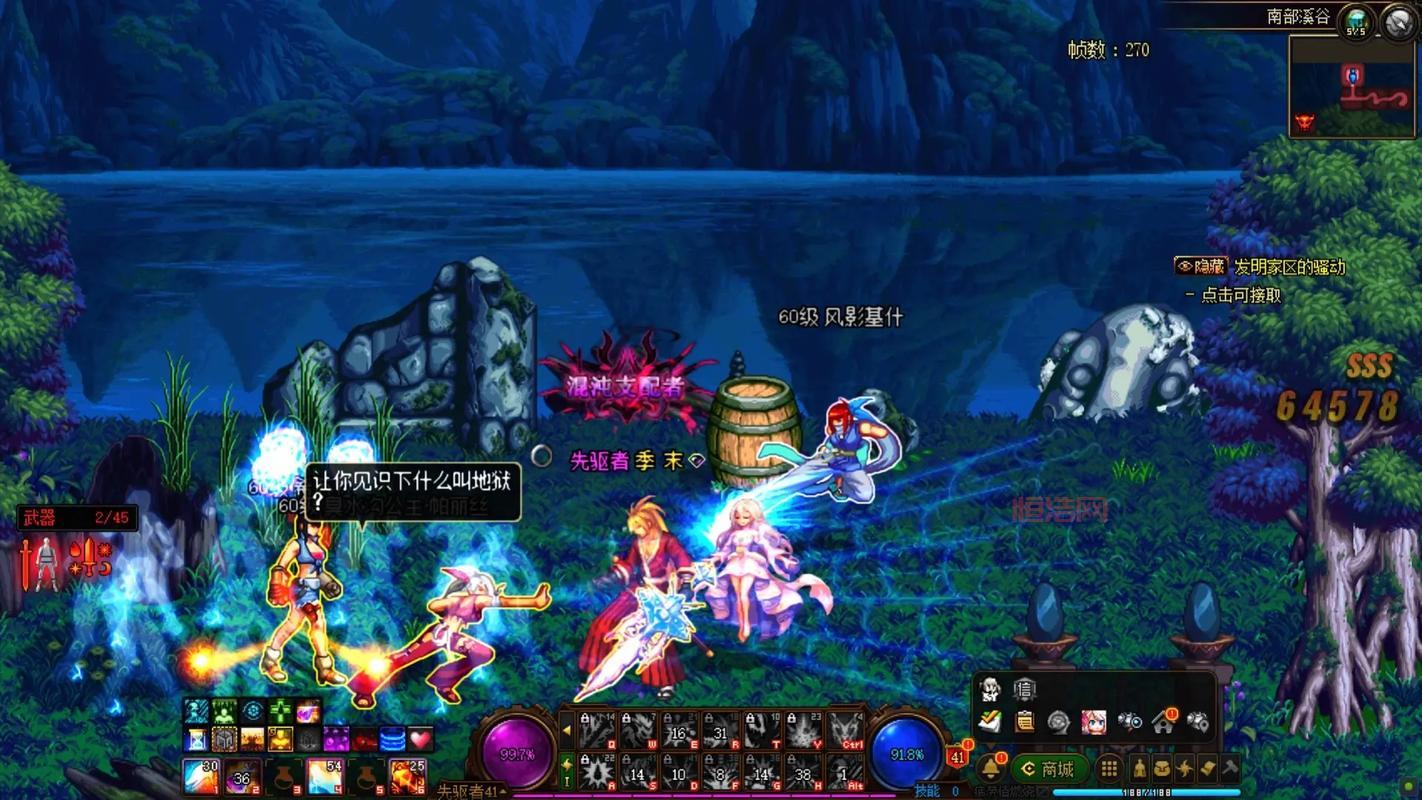1422x800 pixels.
Task: Click the 隐藏 hidden quest tag
Action: 1201,266
